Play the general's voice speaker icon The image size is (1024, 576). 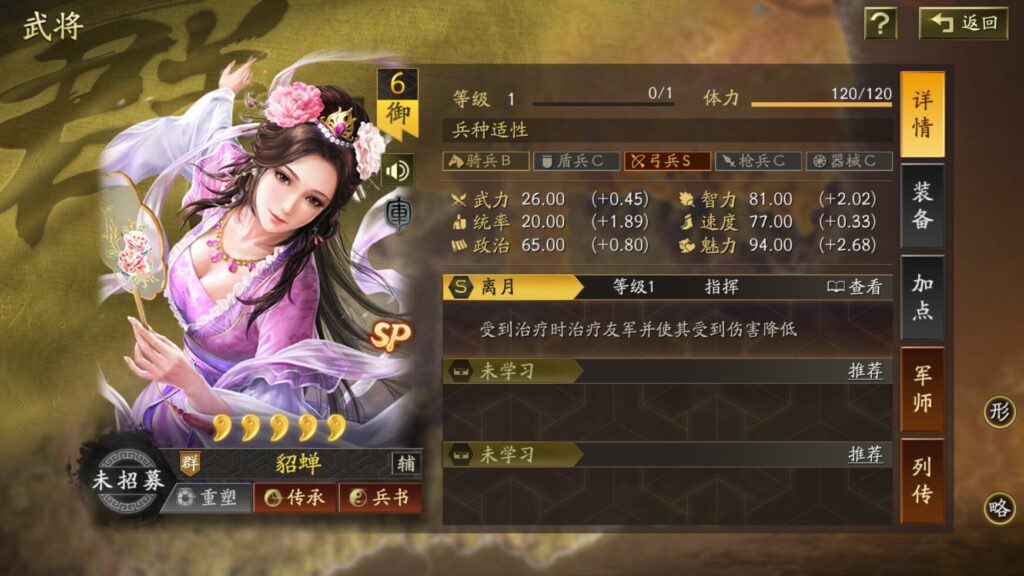pyautogui.click(x=397, y=170)
